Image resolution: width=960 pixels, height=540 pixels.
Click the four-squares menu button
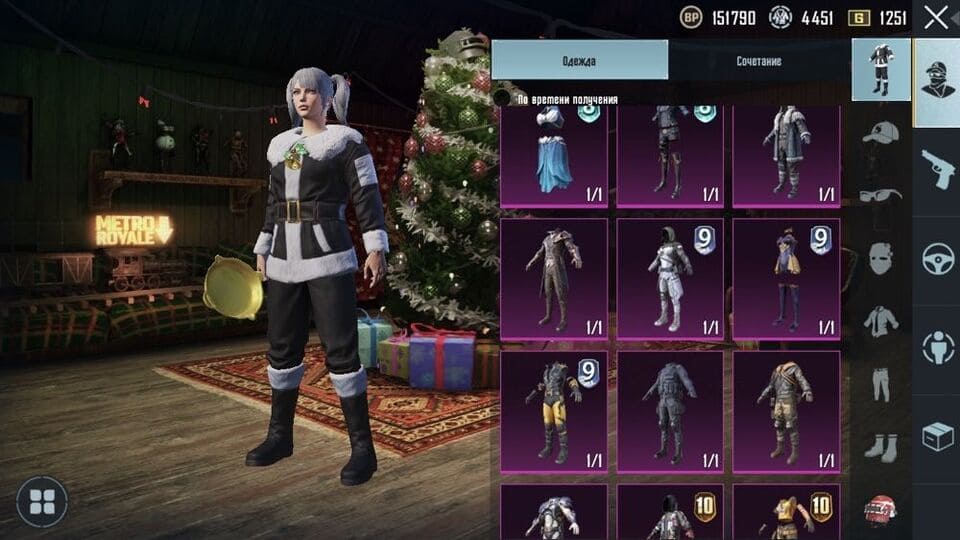(x=42, y=502)
